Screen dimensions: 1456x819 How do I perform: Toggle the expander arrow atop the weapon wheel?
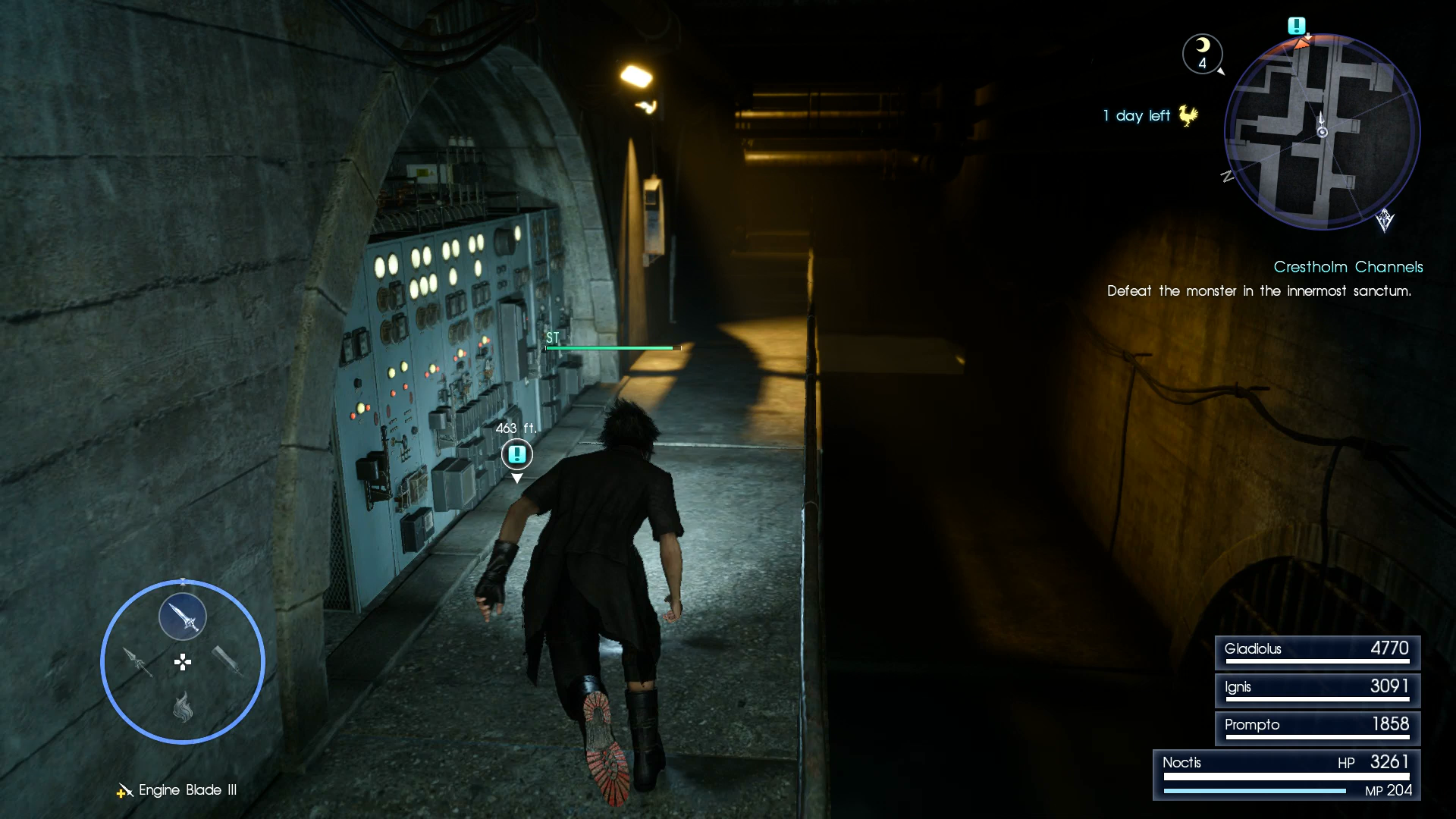[183, 581]
